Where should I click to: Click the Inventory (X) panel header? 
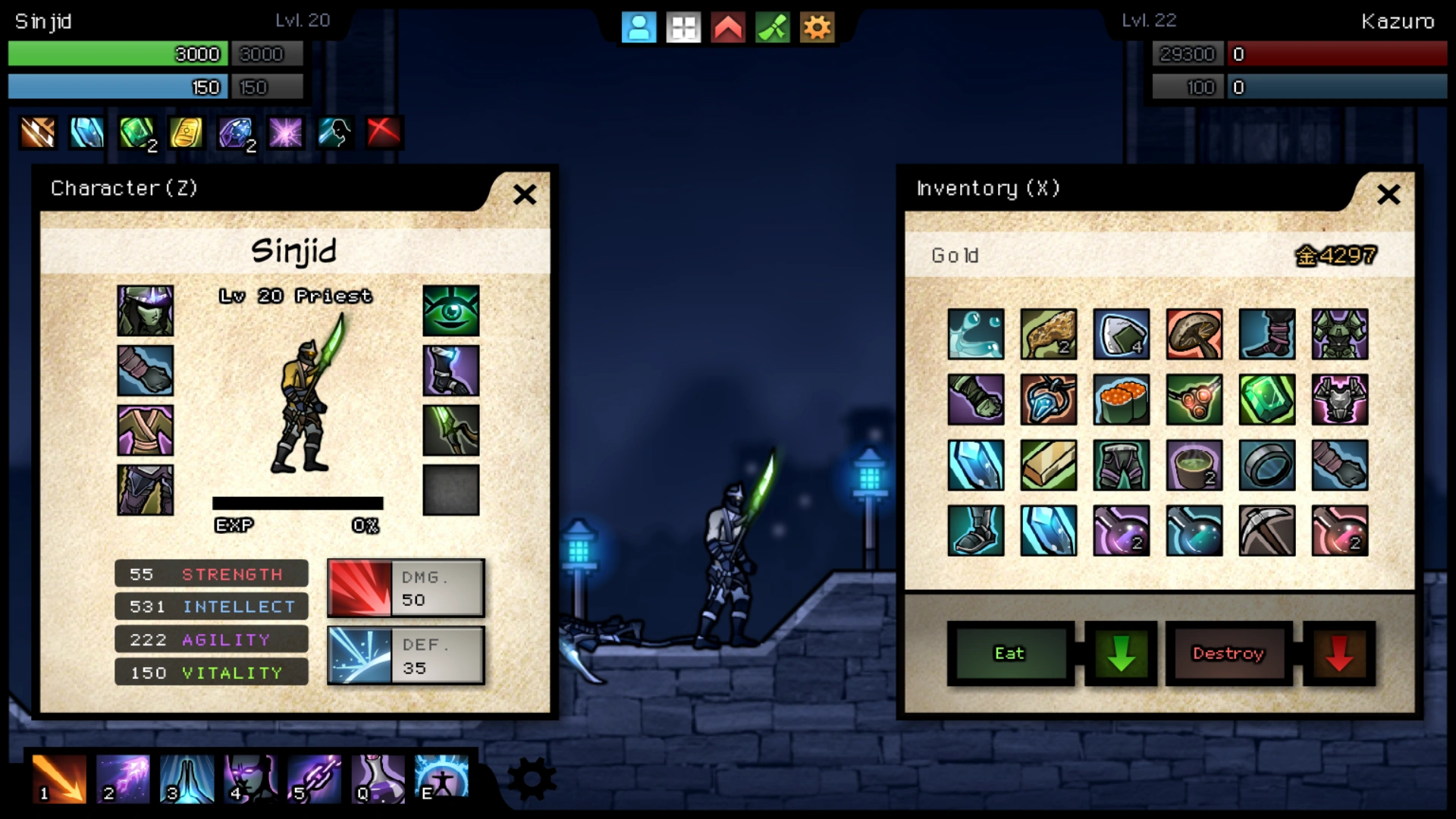(988, 188)
